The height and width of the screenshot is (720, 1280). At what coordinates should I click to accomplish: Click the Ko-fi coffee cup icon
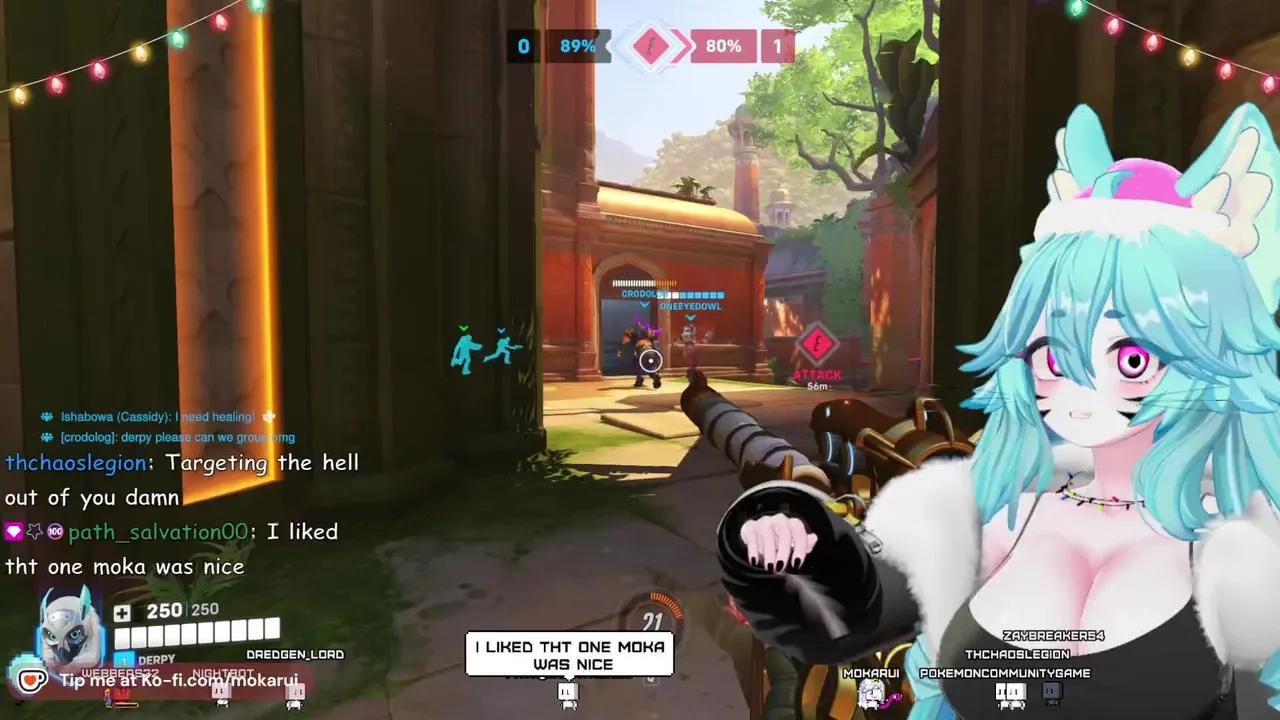click(32, 680)
